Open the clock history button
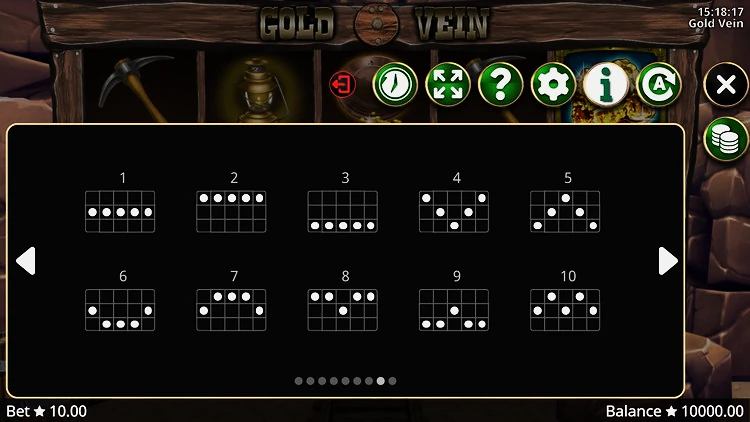 (395, 85)
